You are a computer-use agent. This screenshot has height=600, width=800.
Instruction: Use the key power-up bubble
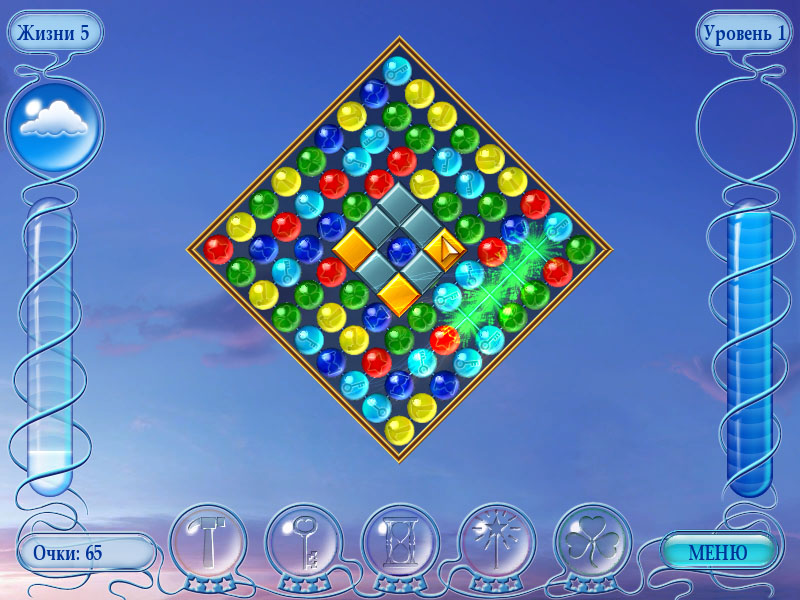(304, 546)
